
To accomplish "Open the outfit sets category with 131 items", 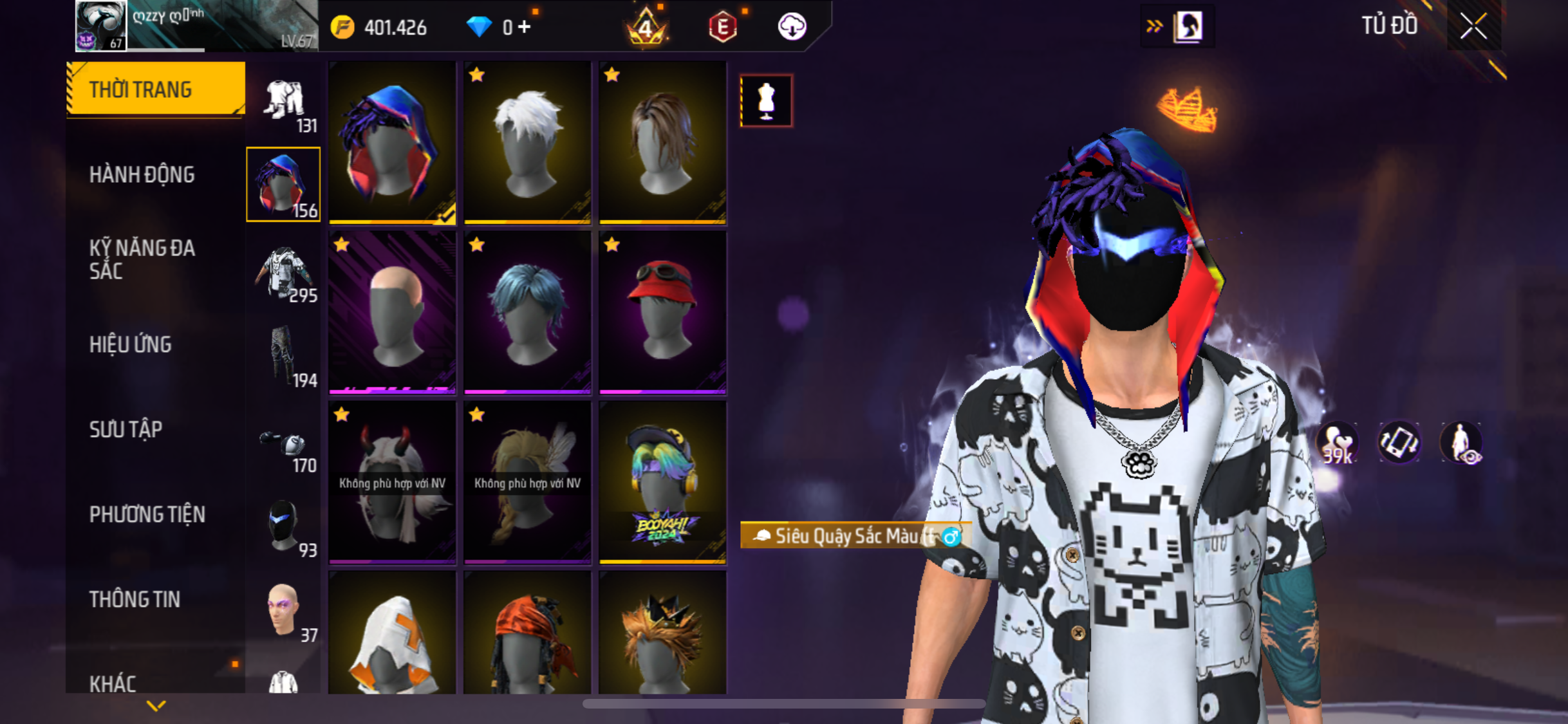I will click(284, 104).
